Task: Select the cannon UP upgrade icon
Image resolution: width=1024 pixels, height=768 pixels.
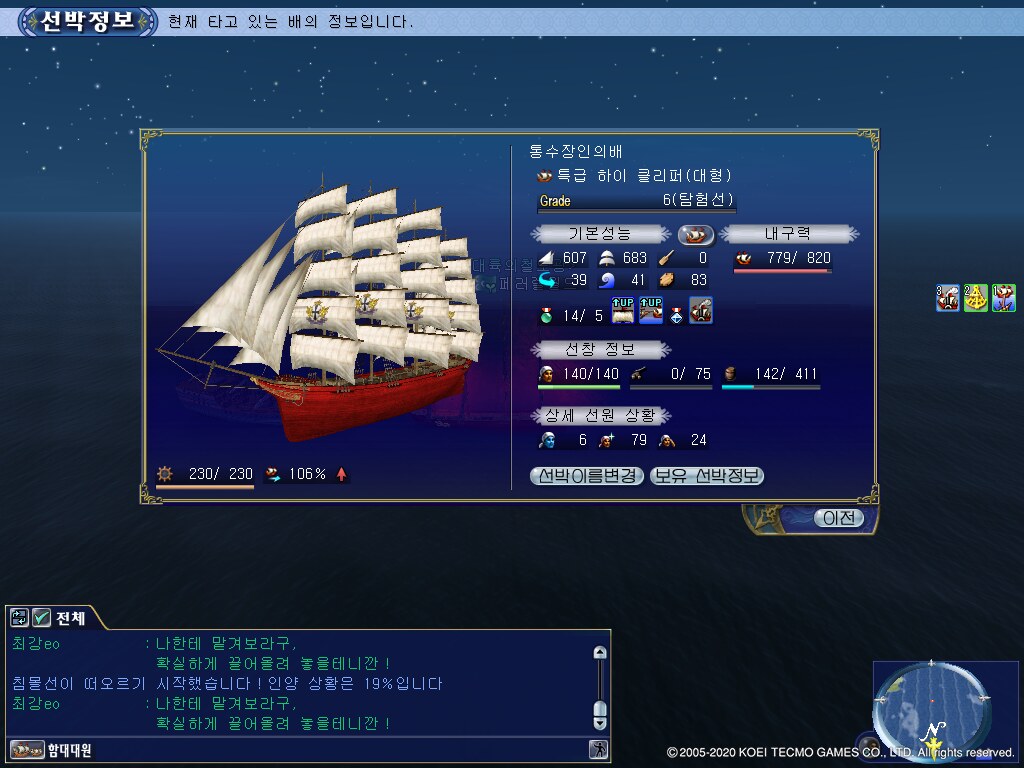Action: pyautogui.click(x=651, y=311)
